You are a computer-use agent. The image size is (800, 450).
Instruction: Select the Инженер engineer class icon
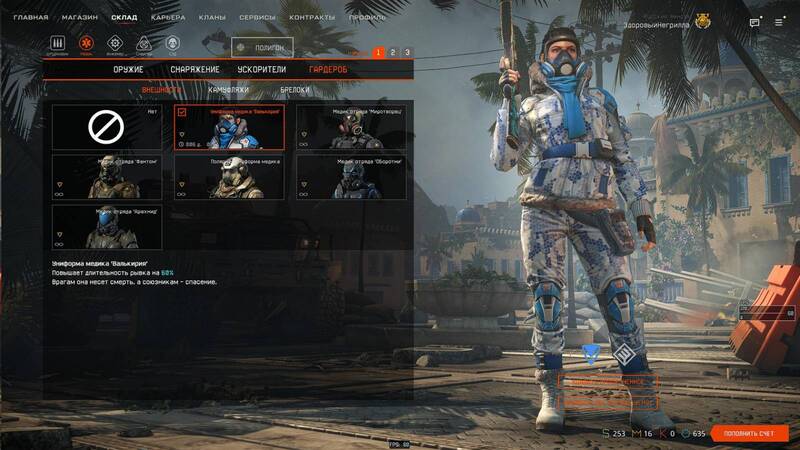pos(115,44)
